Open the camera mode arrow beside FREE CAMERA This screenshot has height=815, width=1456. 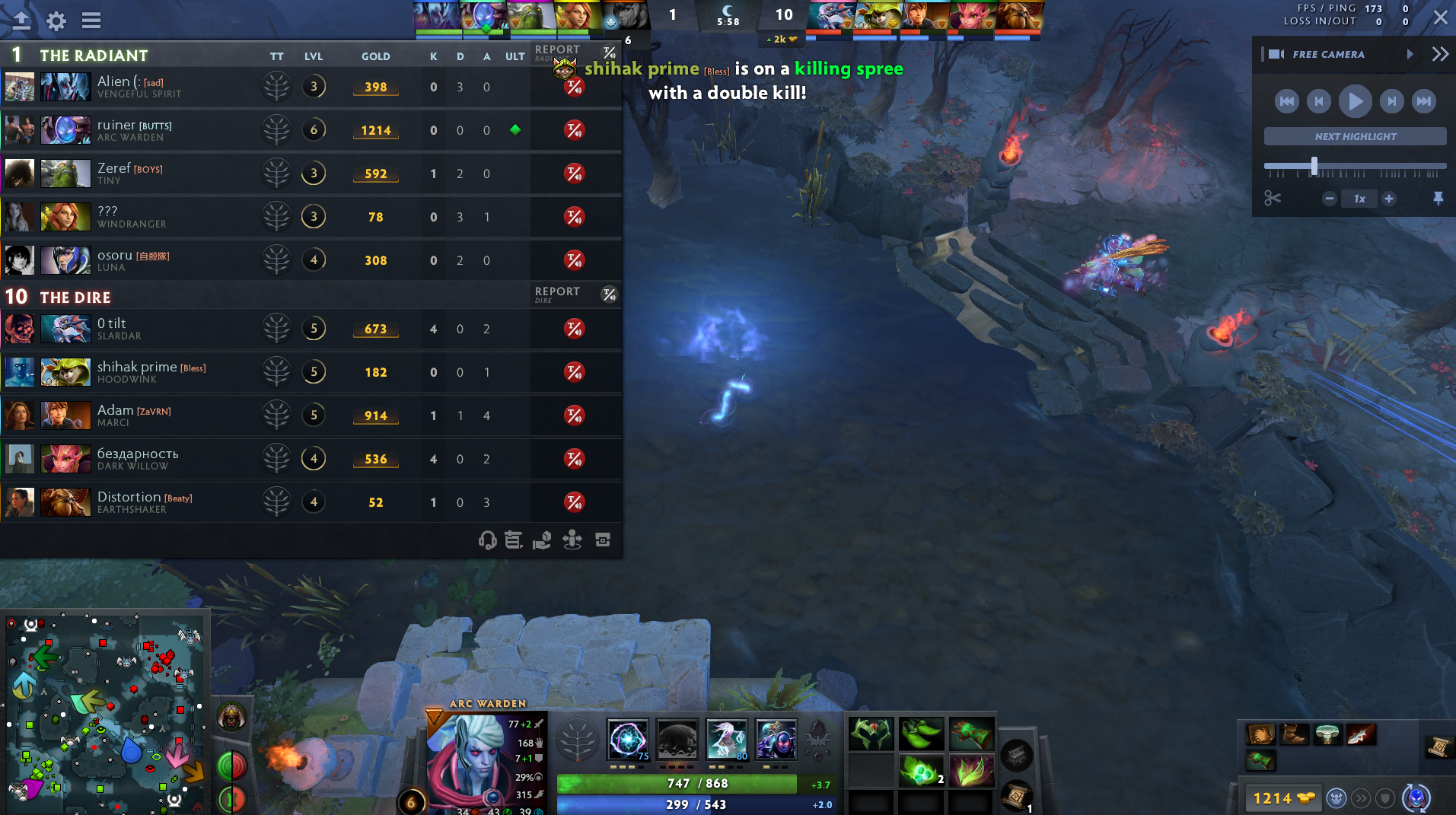pyautogui.click(x=1410, y=54)
